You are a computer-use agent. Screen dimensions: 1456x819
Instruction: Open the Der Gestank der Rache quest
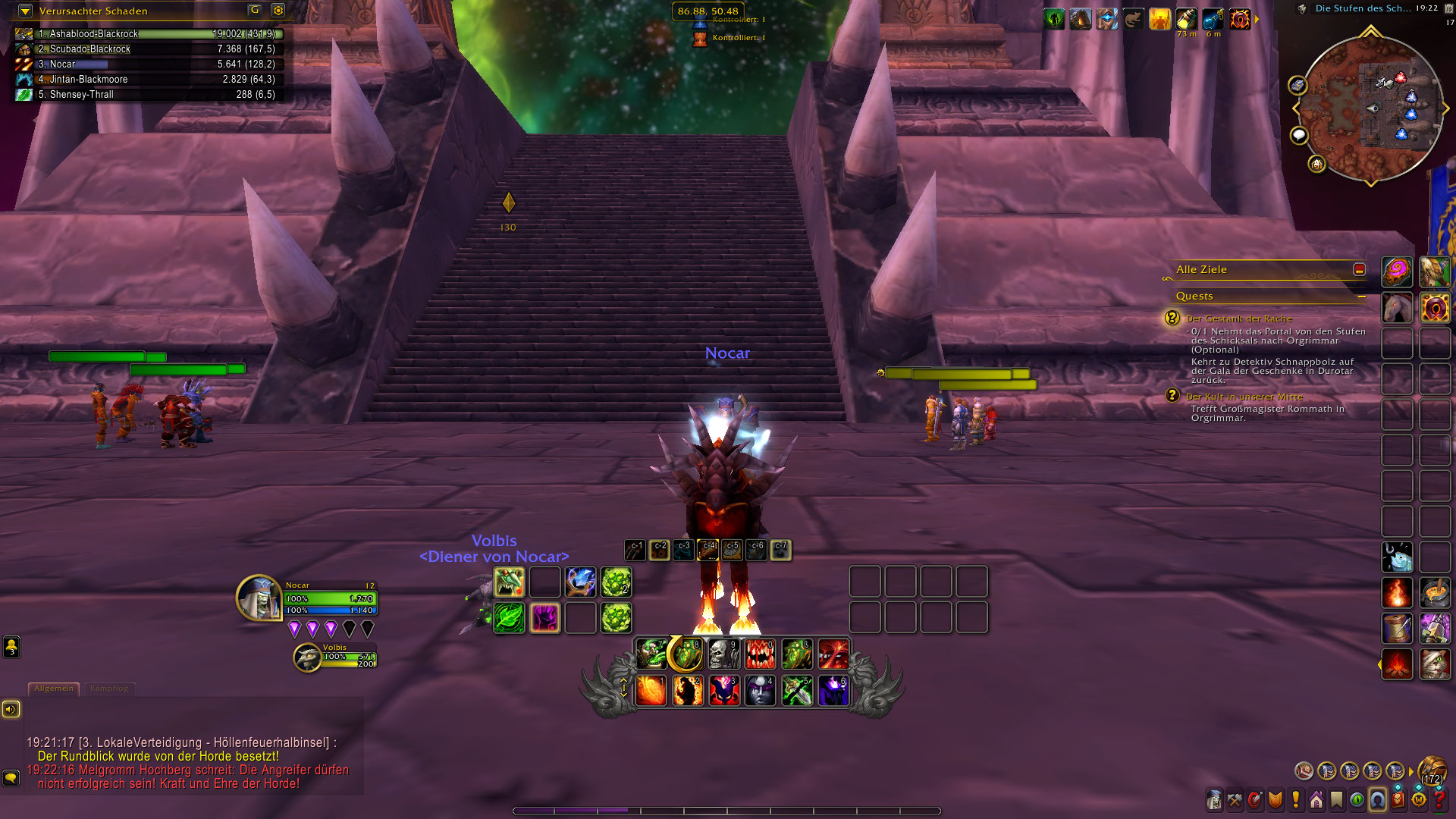(x=1238, y=318)
